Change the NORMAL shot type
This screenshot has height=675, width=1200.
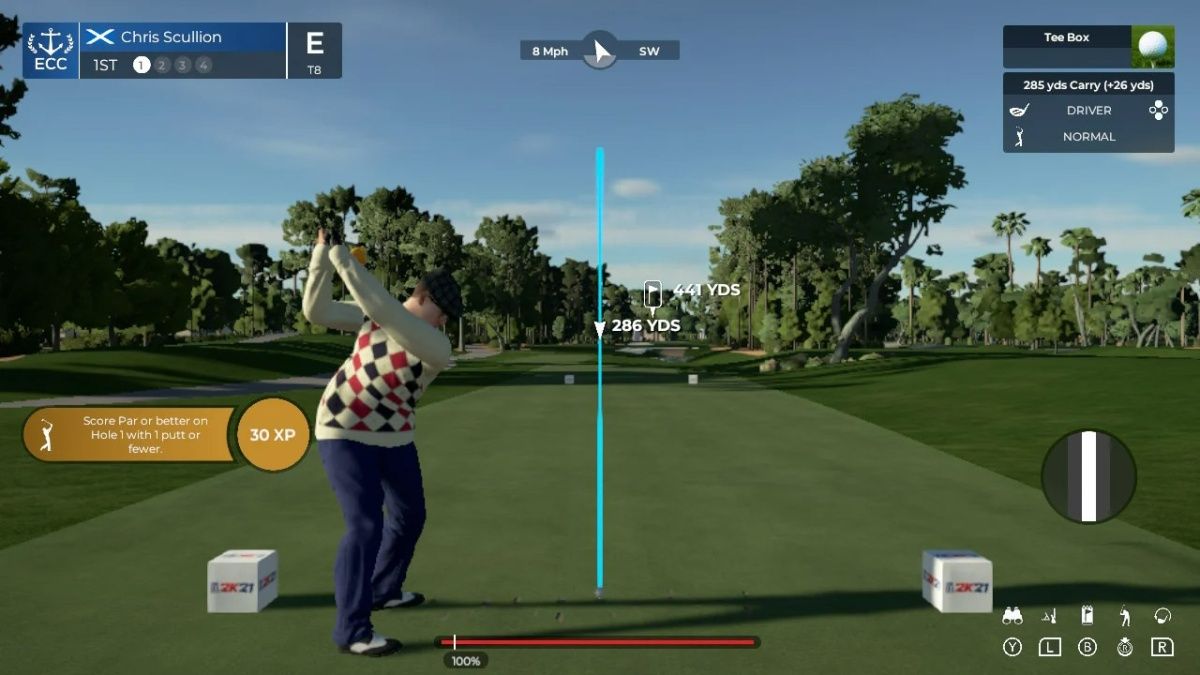click(1088, 137)
